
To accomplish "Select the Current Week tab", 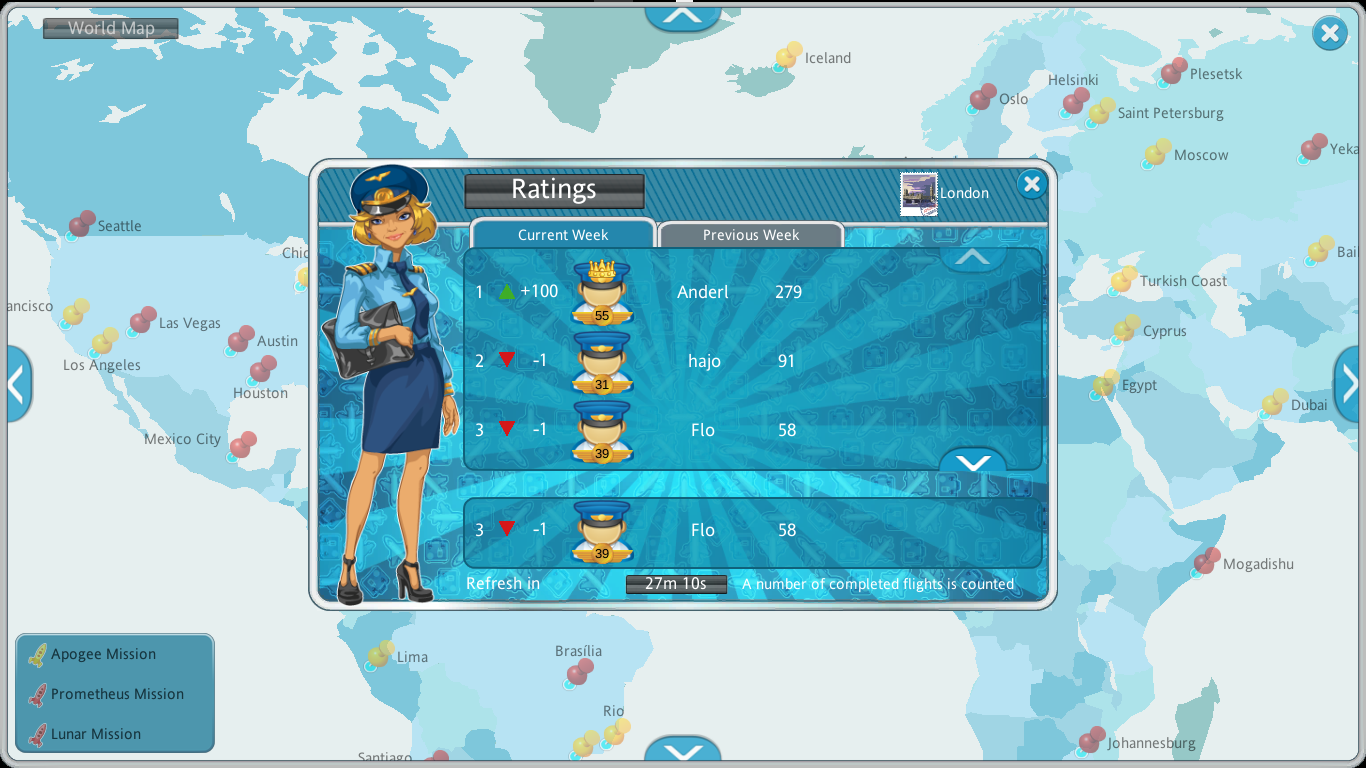I will 562,235.
